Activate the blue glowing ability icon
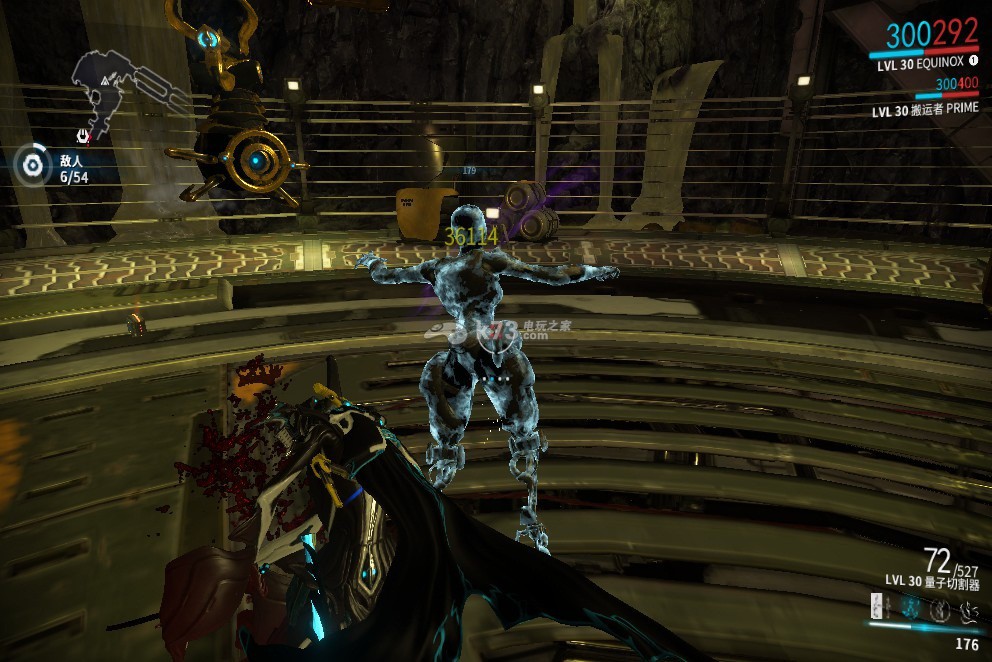The width and height of the screenshot is (992, 662). coord(910,607)
